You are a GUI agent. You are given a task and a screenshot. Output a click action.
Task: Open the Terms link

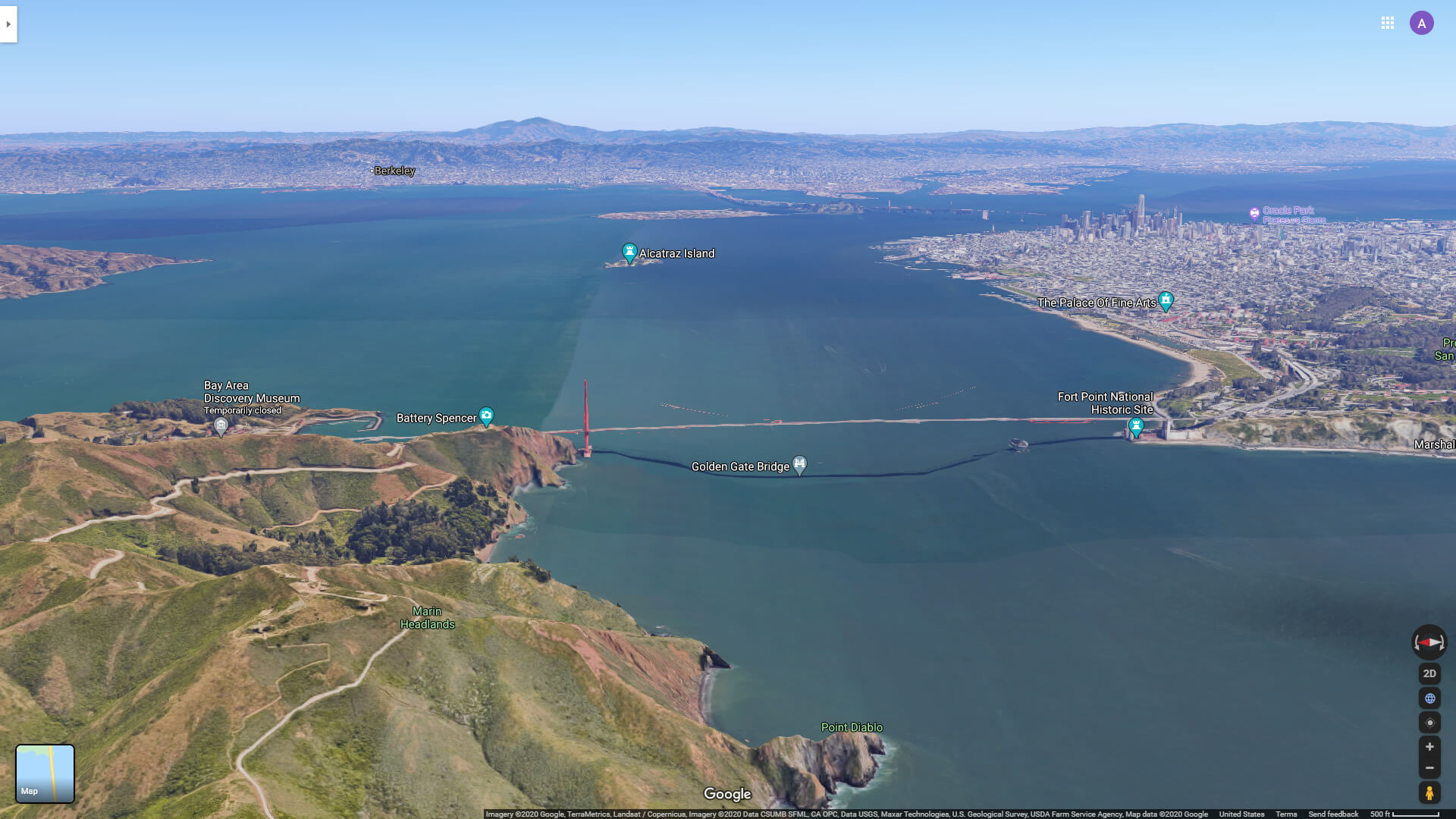pyautogui.click(x=1286, y=813)
